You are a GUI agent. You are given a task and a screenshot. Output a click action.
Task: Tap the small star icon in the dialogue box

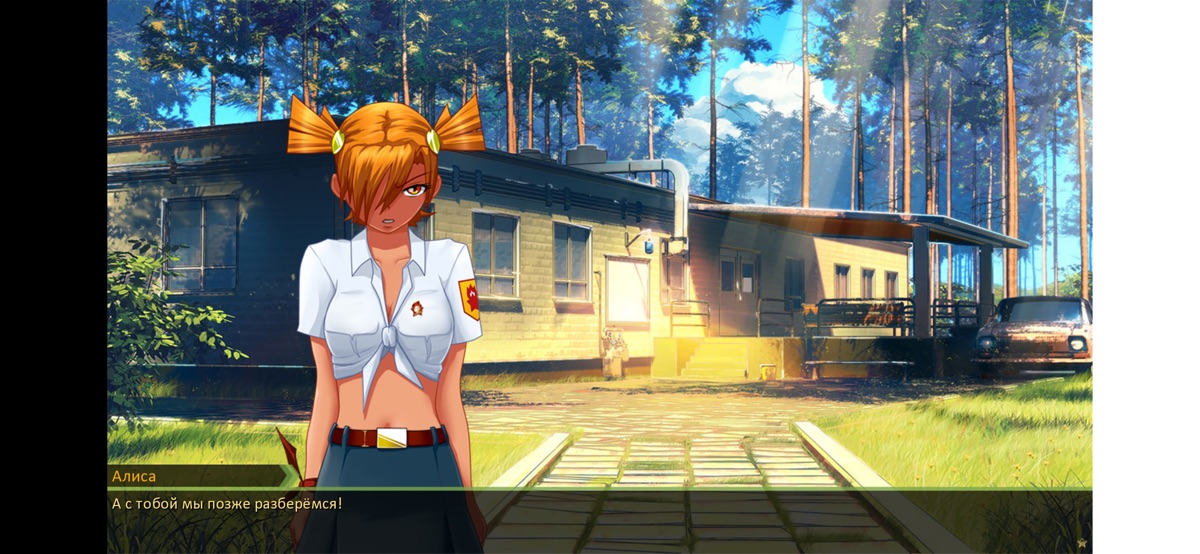click(1081, 543)
